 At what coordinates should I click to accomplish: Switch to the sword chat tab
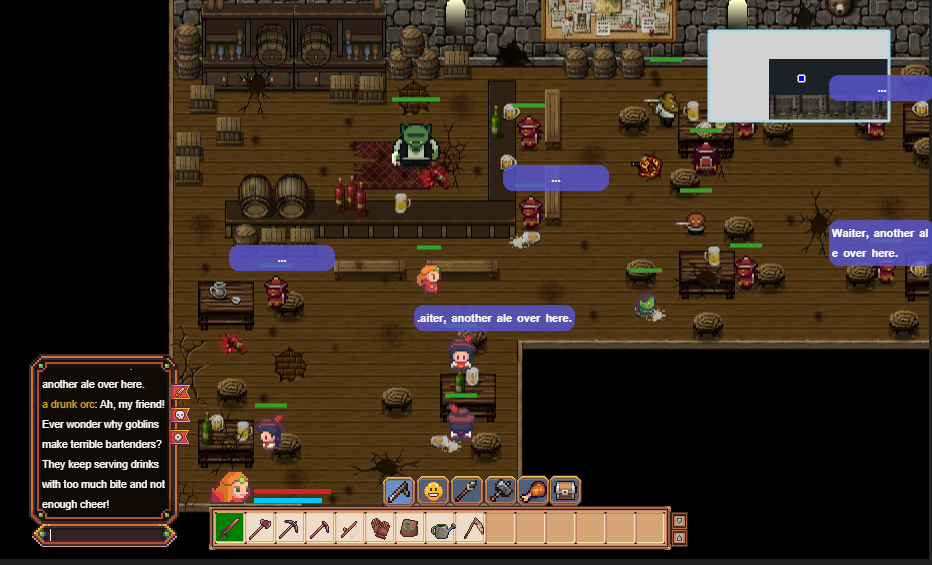point(180,393)
